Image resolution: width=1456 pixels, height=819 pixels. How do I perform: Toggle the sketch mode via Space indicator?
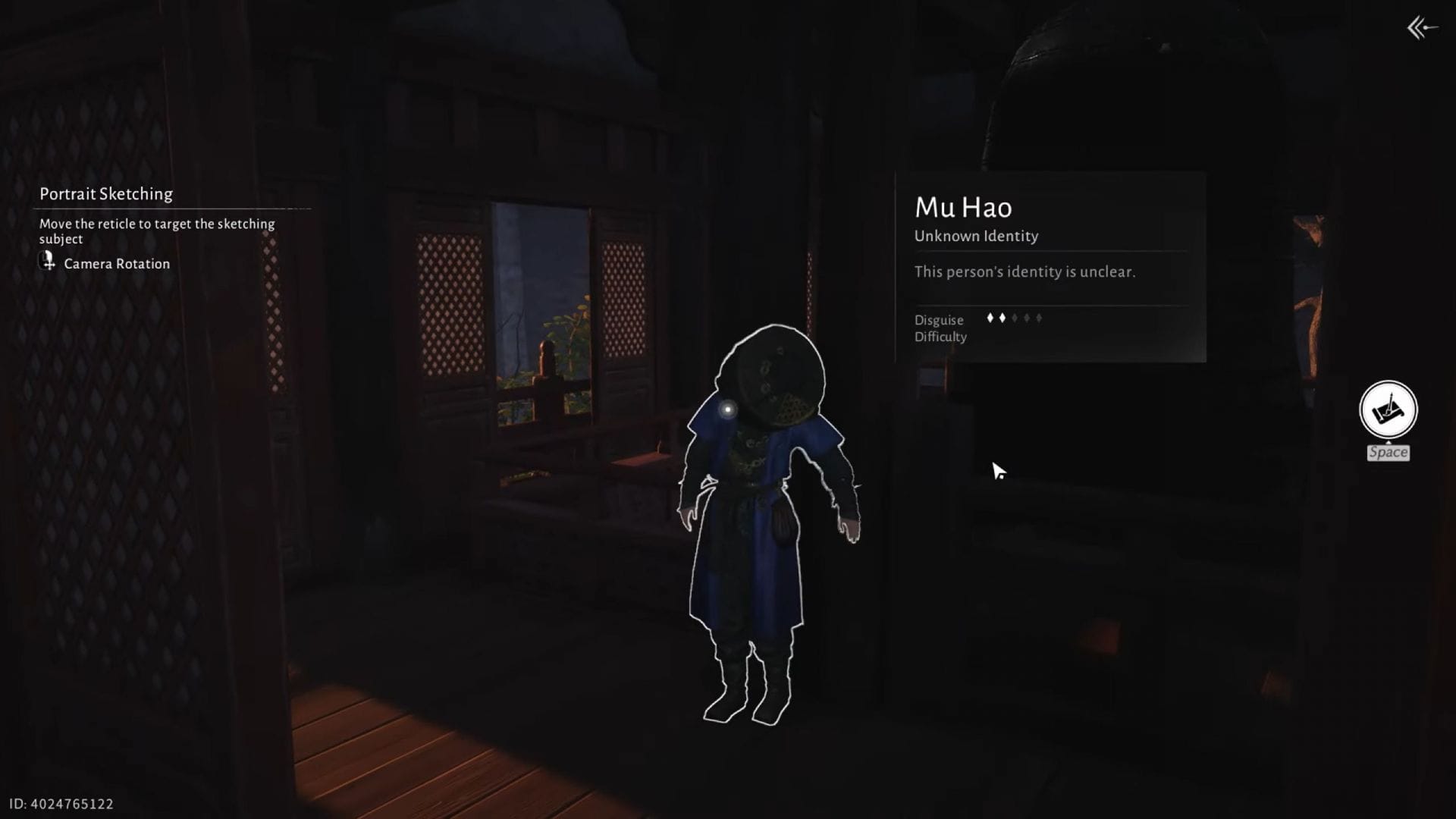1389,452
